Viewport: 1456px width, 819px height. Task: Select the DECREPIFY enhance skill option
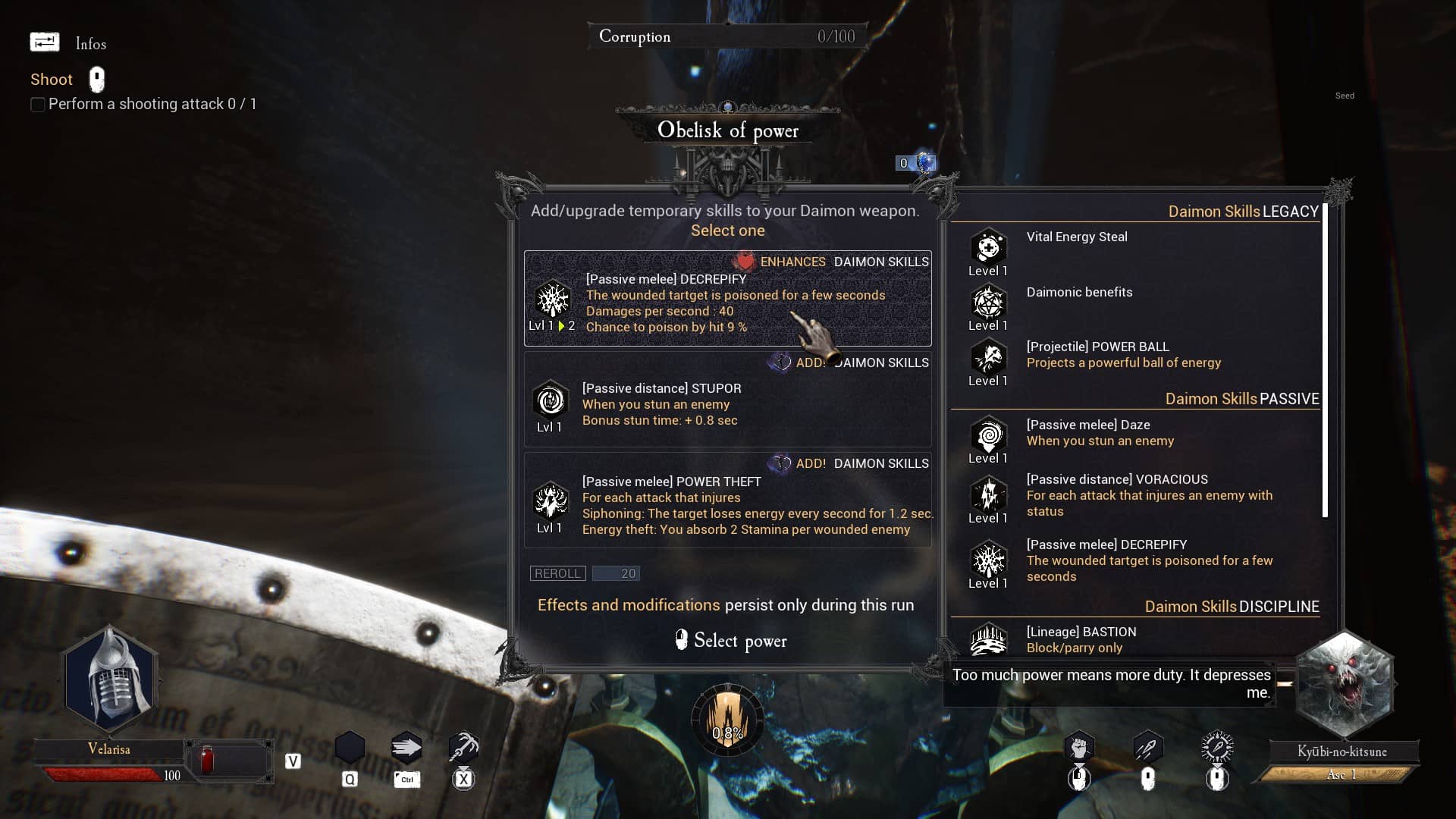pos(727,299)
